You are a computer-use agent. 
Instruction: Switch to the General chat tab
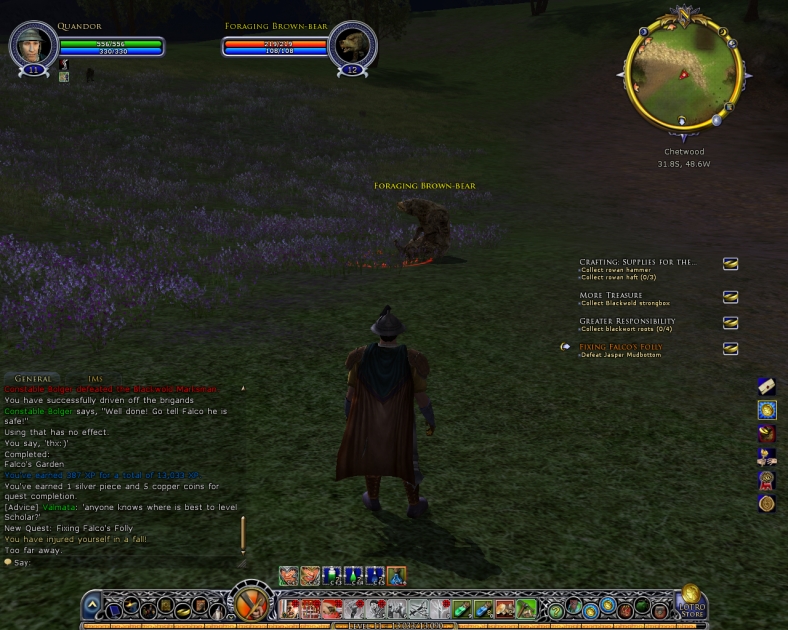(x=33, y=379)
